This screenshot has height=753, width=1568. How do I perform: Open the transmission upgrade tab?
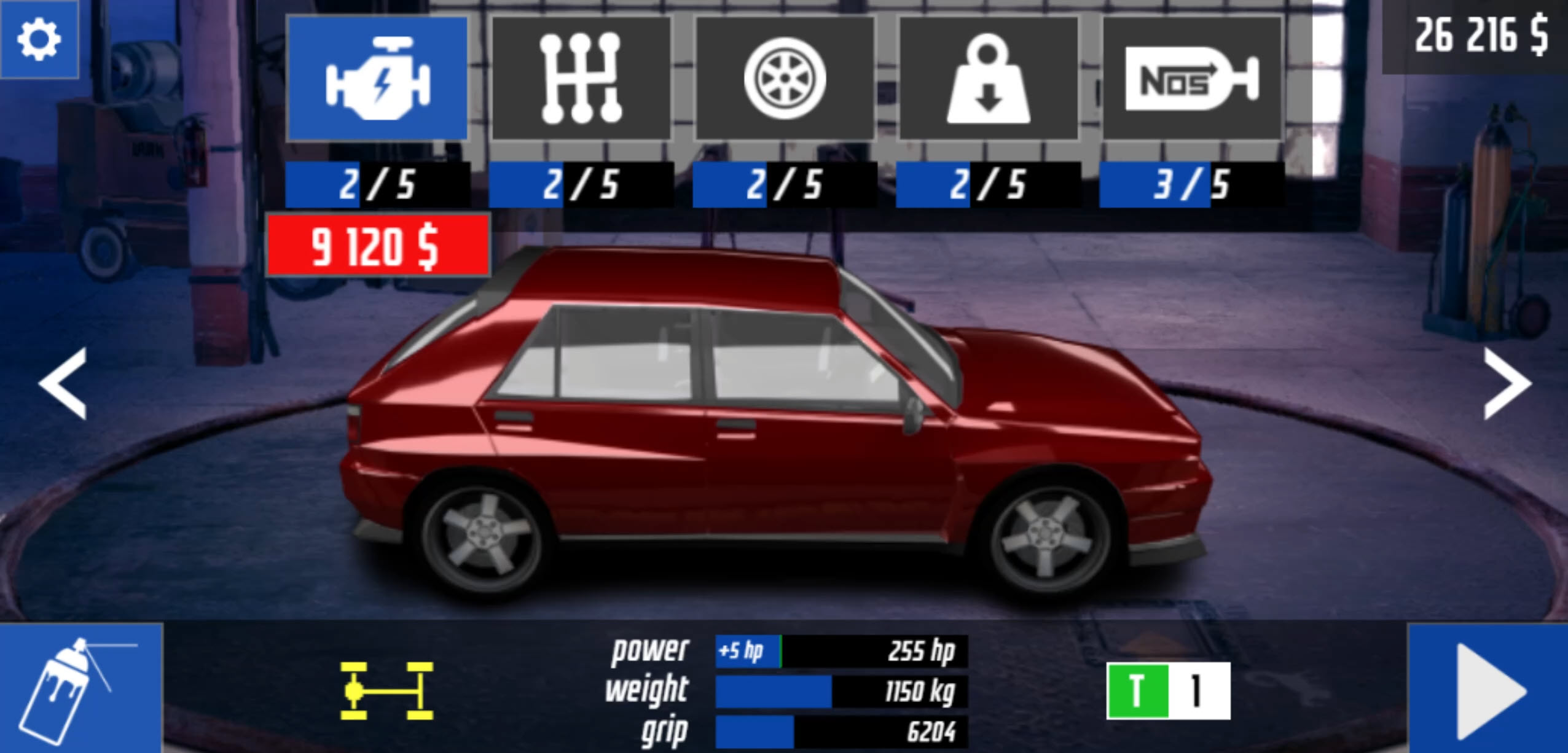pos(581,80)
